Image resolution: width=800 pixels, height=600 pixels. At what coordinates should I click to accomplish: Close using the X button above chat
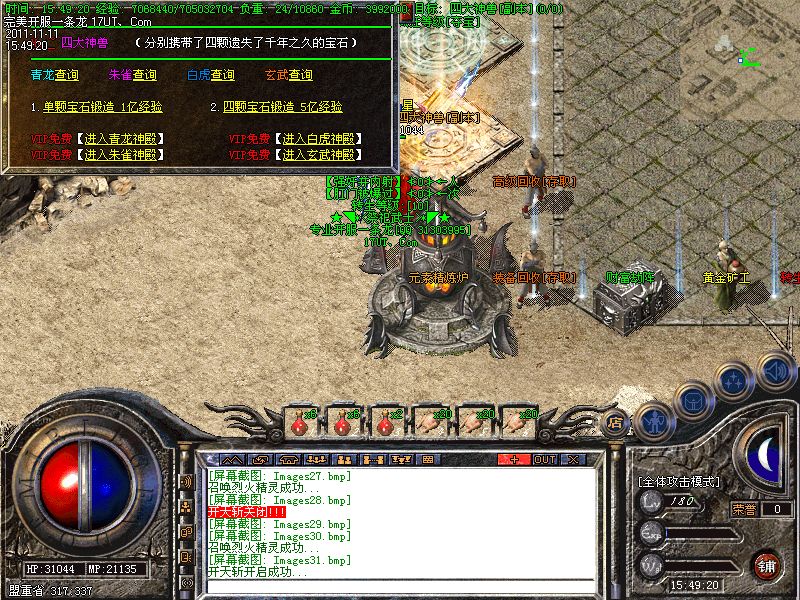(x=574, y=459)
